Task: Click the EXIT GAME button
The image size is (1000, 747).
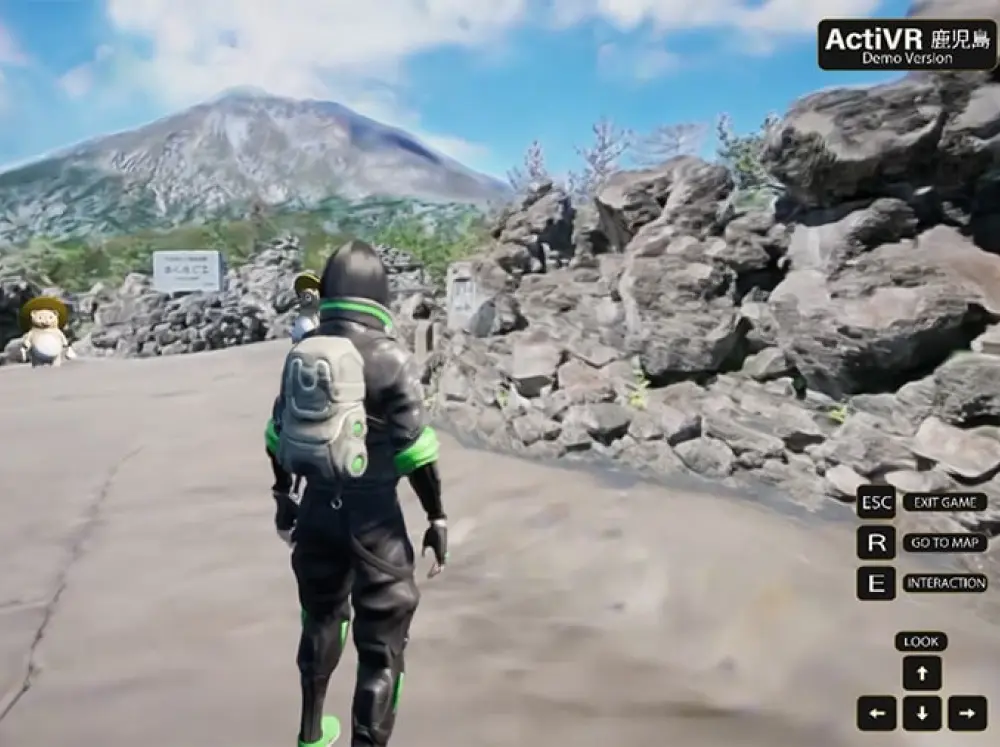Action: click(944, 502)
